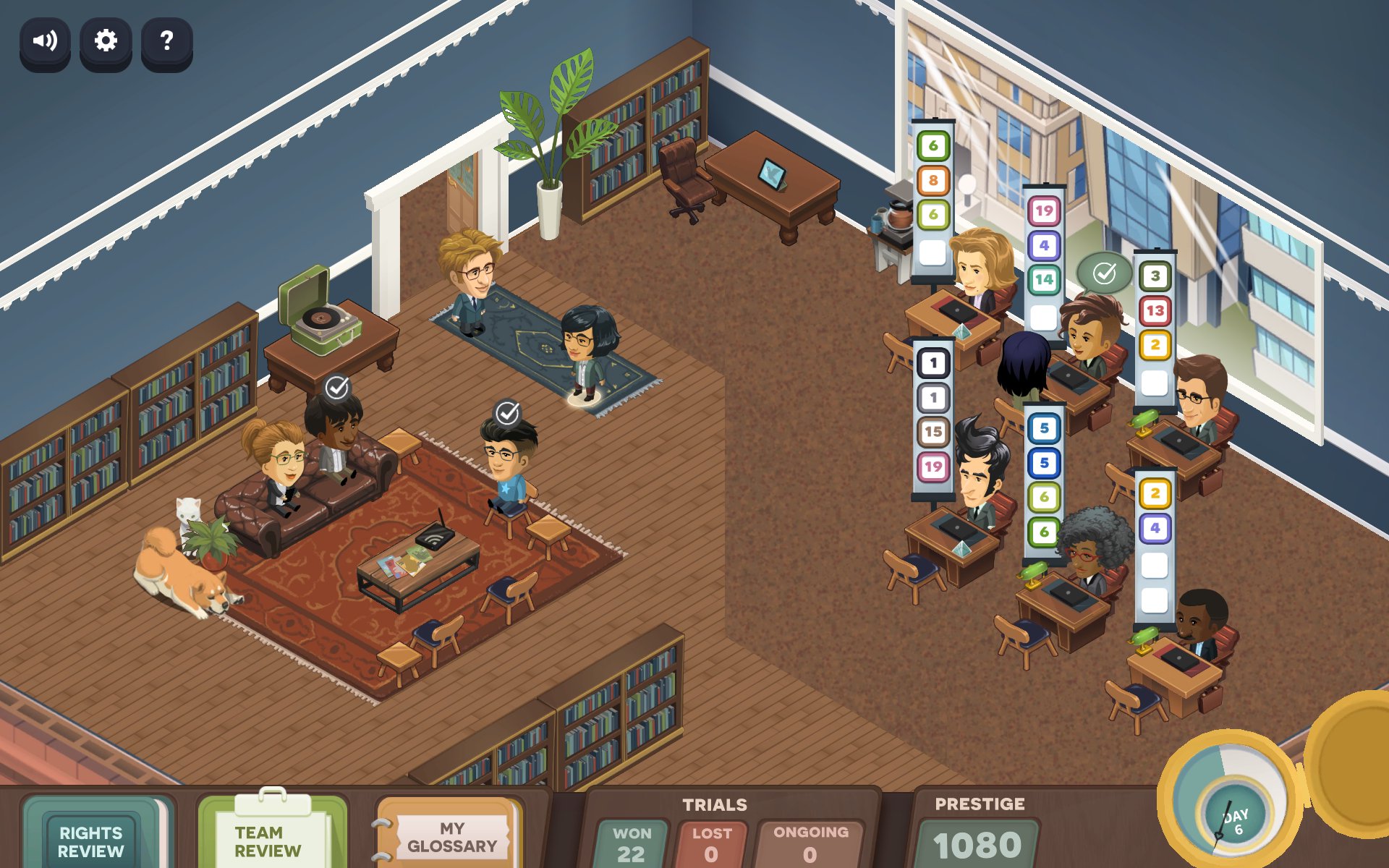Click the checkmark above the couch client

point(337,388)
